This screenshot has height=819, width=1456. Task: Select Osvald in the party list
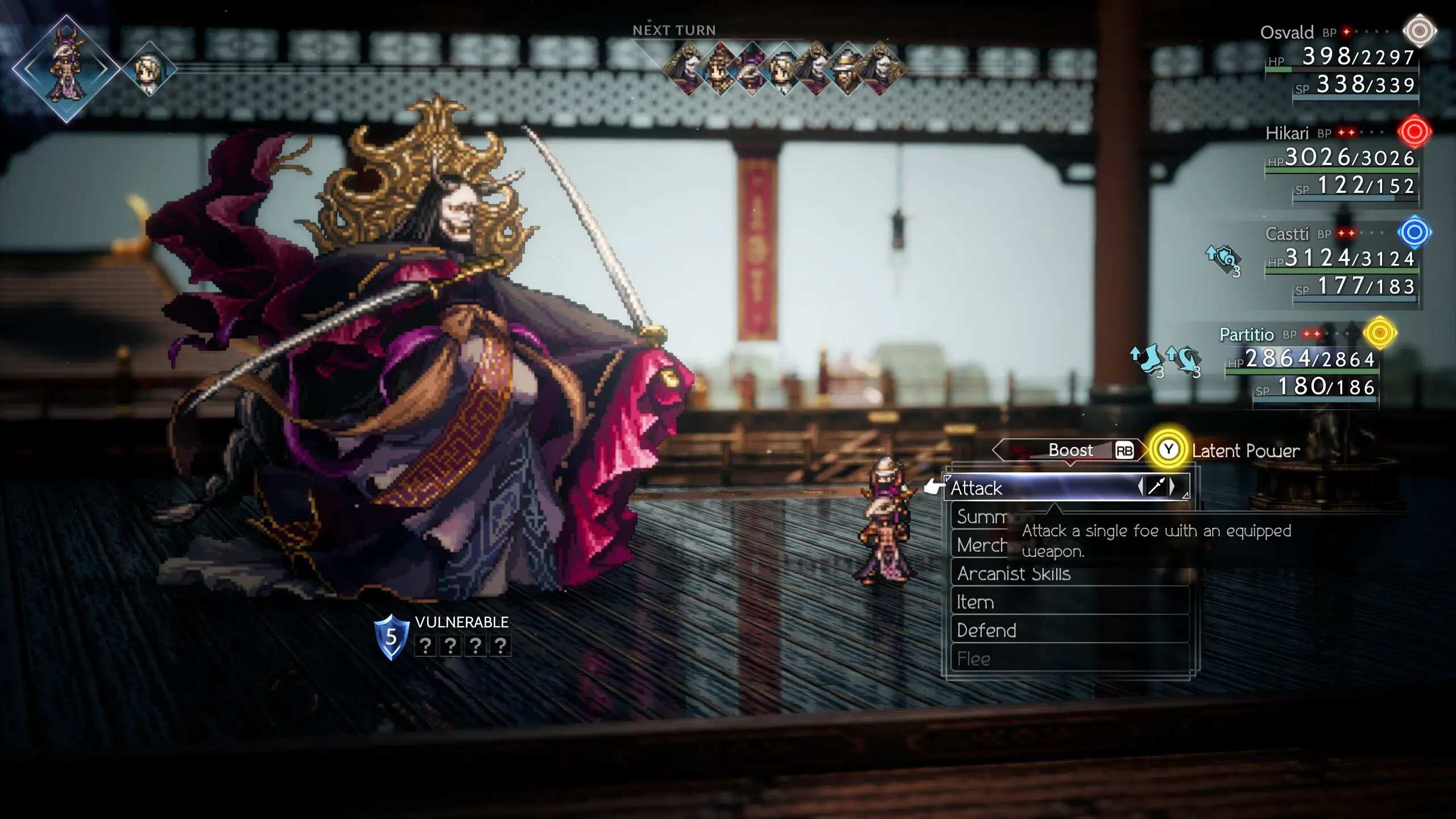1287,32
